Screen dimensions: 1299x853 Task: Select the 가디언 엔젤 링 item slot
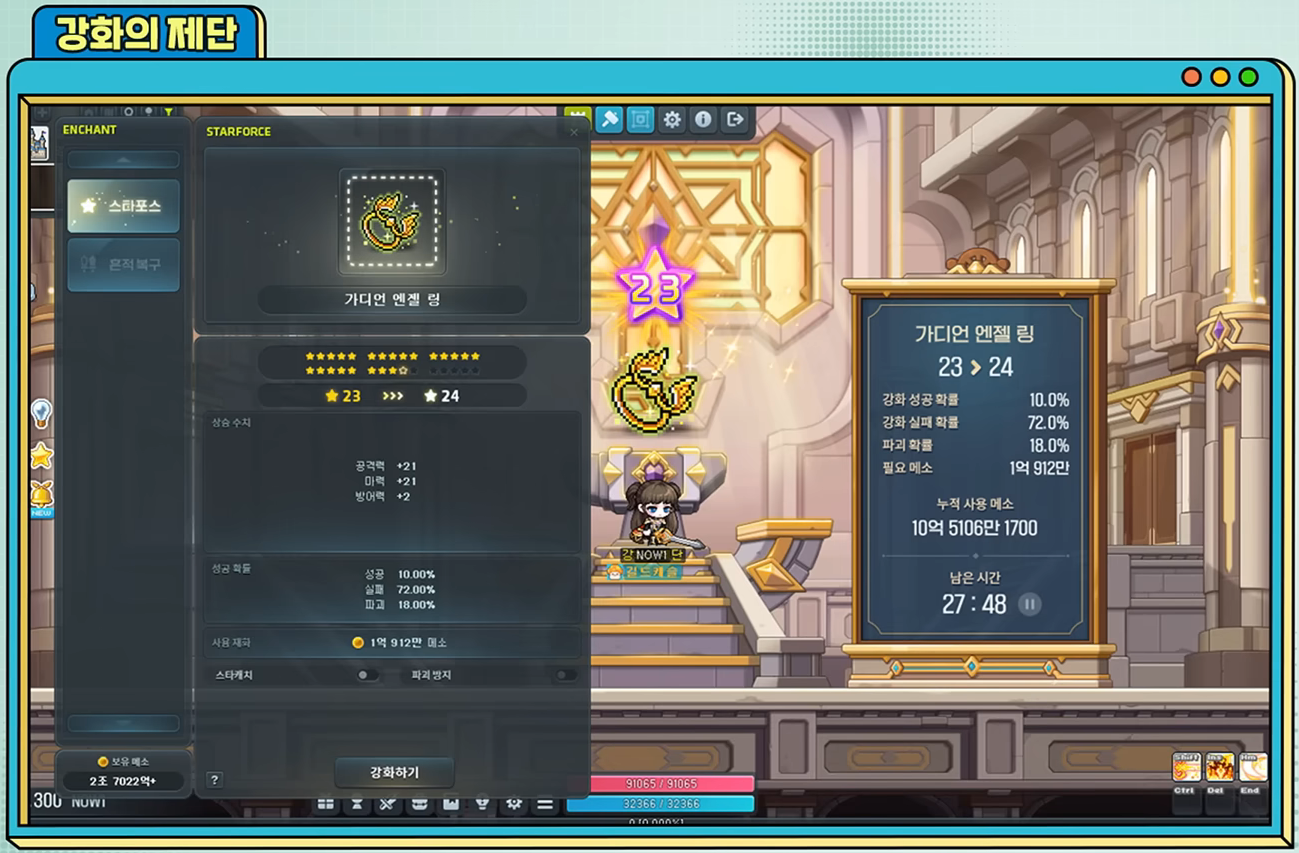[x=392, y=222]
